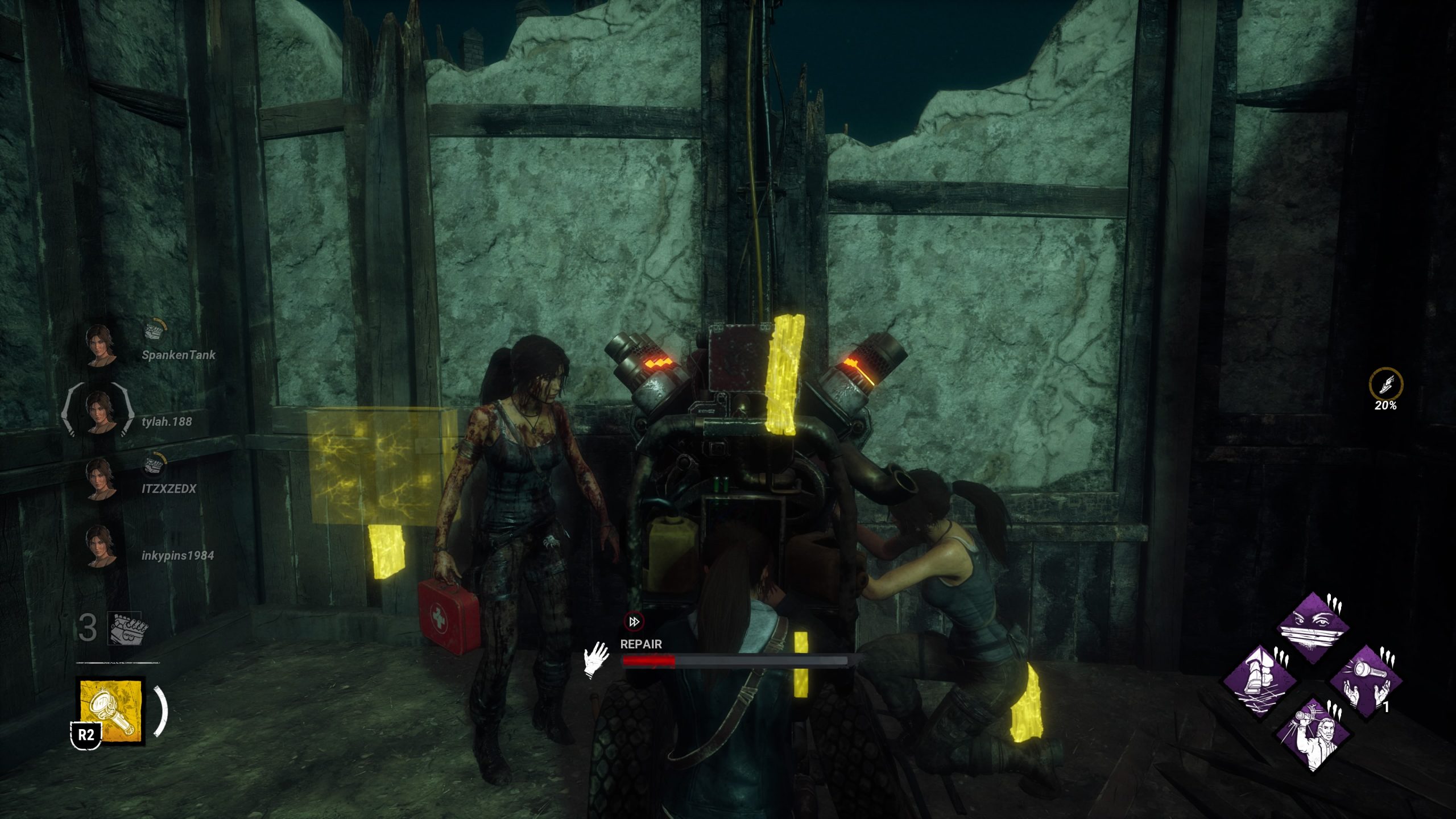The image size is (1456, 819).
Task: Click the generator repair icon above SpankenTank's name
Action: pos(154,329)
